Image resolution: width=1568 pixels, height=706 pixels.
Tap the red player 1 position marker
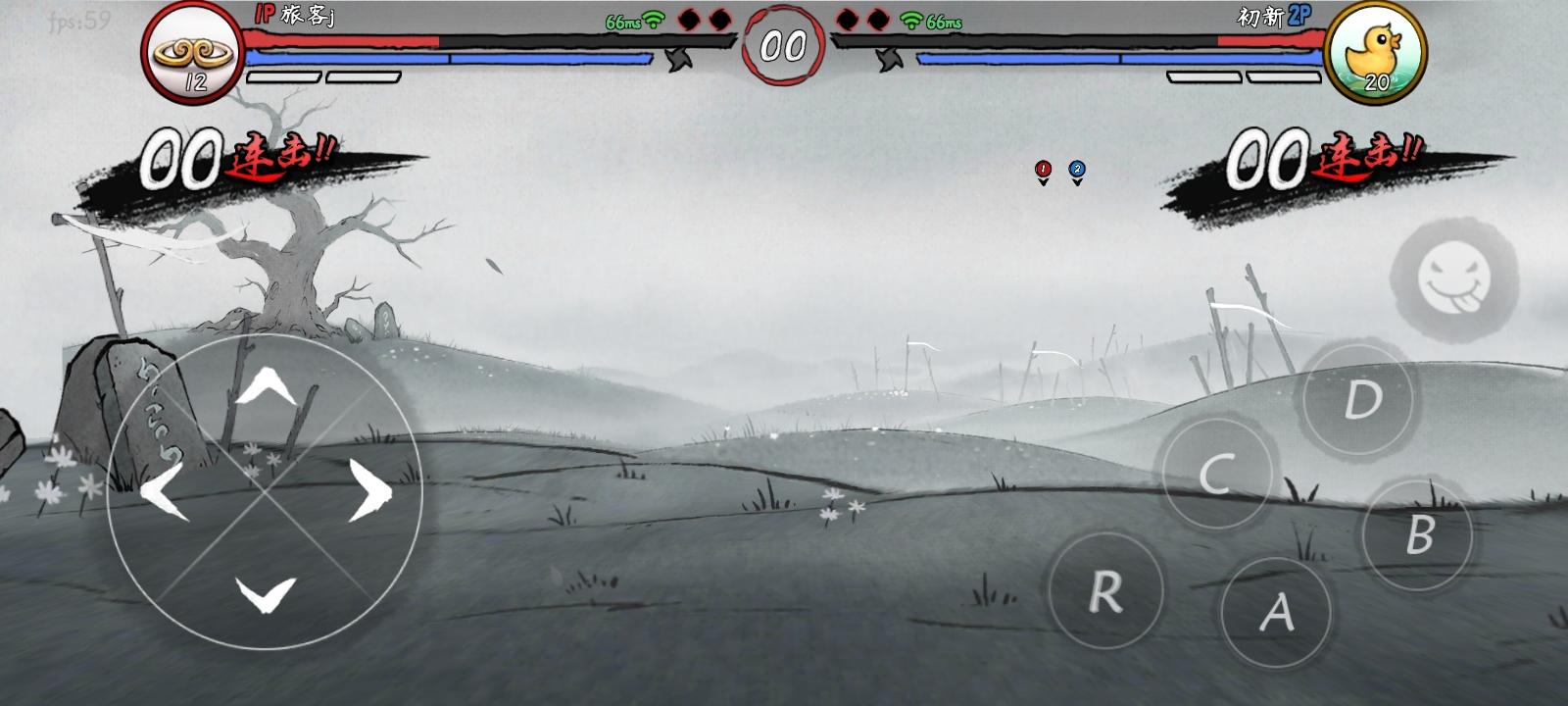click(1042, 169)
